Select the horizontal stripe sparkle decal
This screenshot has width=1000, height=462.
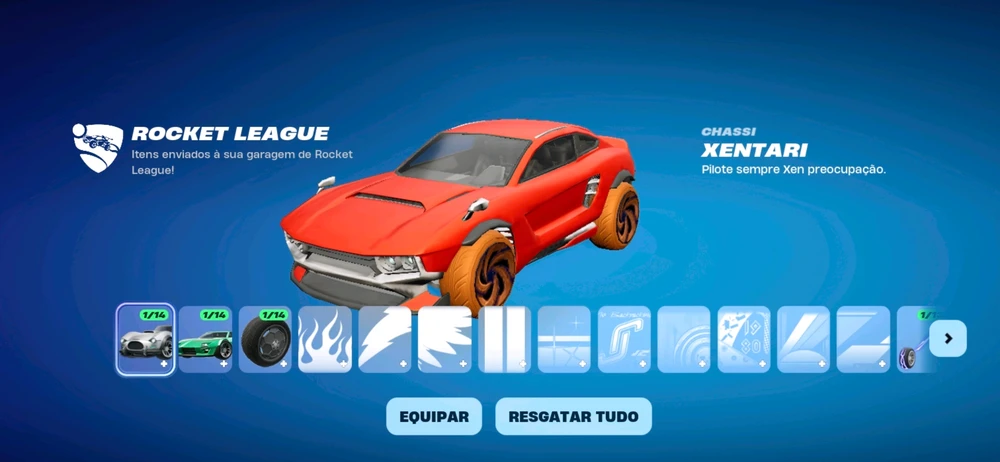point(564,339)
